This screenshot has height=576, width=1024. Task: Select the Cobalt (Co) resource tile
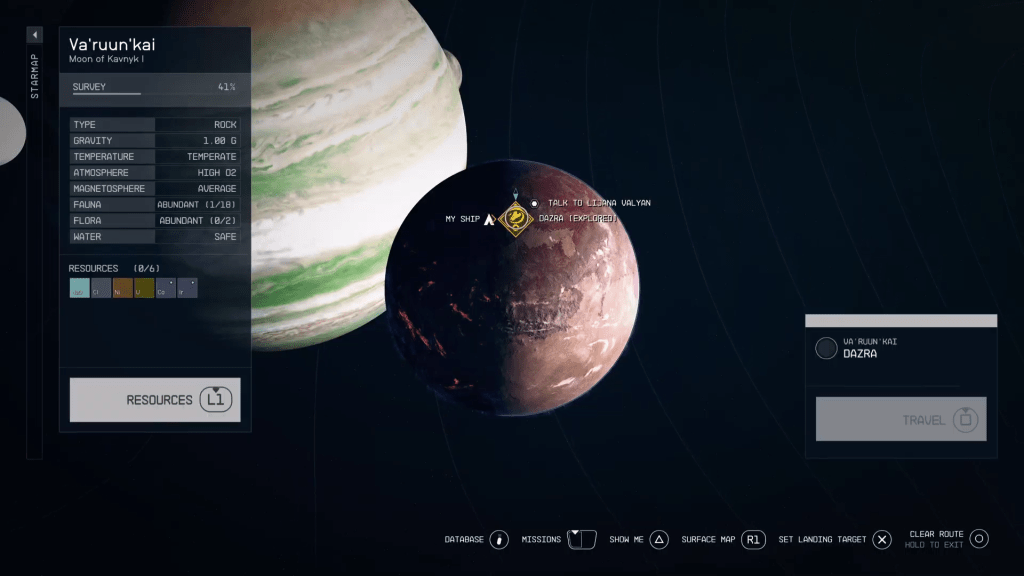(166, 288)
